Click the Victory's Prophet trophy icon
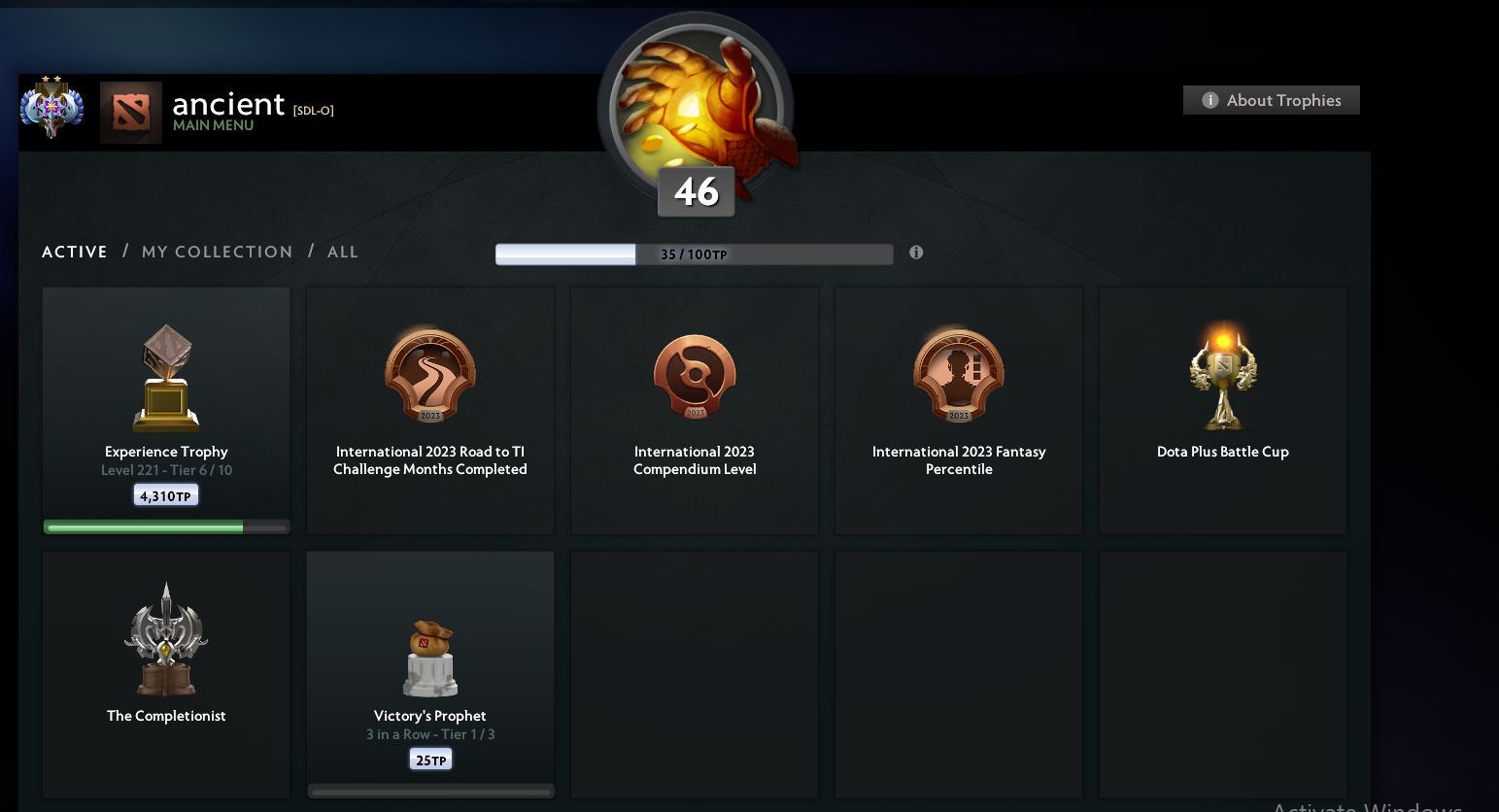This screenshot has width=1499, height=812. click(x=430, y=660)
